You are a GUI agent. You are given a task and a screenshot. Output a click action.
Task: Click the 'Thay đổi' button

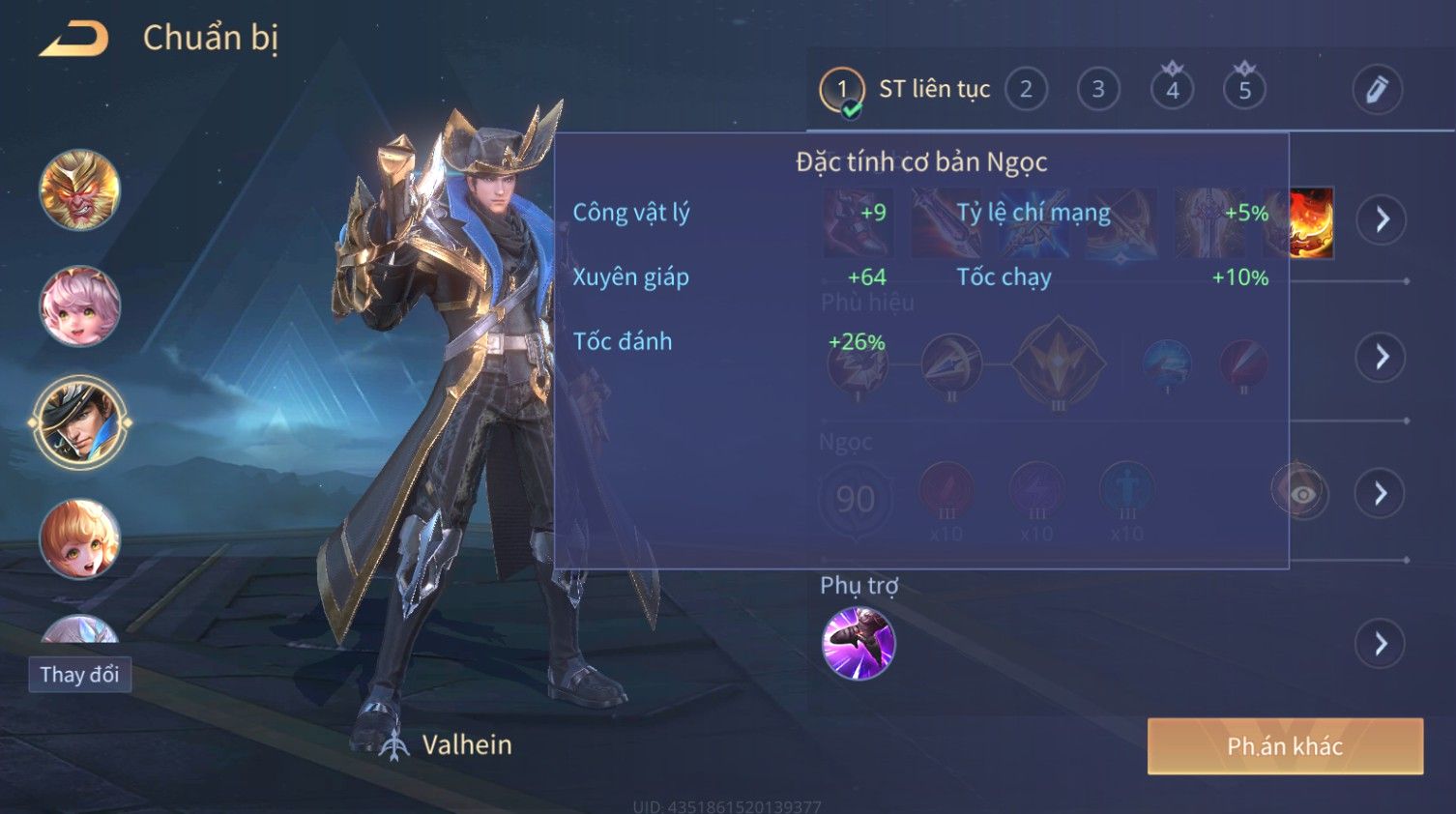[x=80, y=675]
